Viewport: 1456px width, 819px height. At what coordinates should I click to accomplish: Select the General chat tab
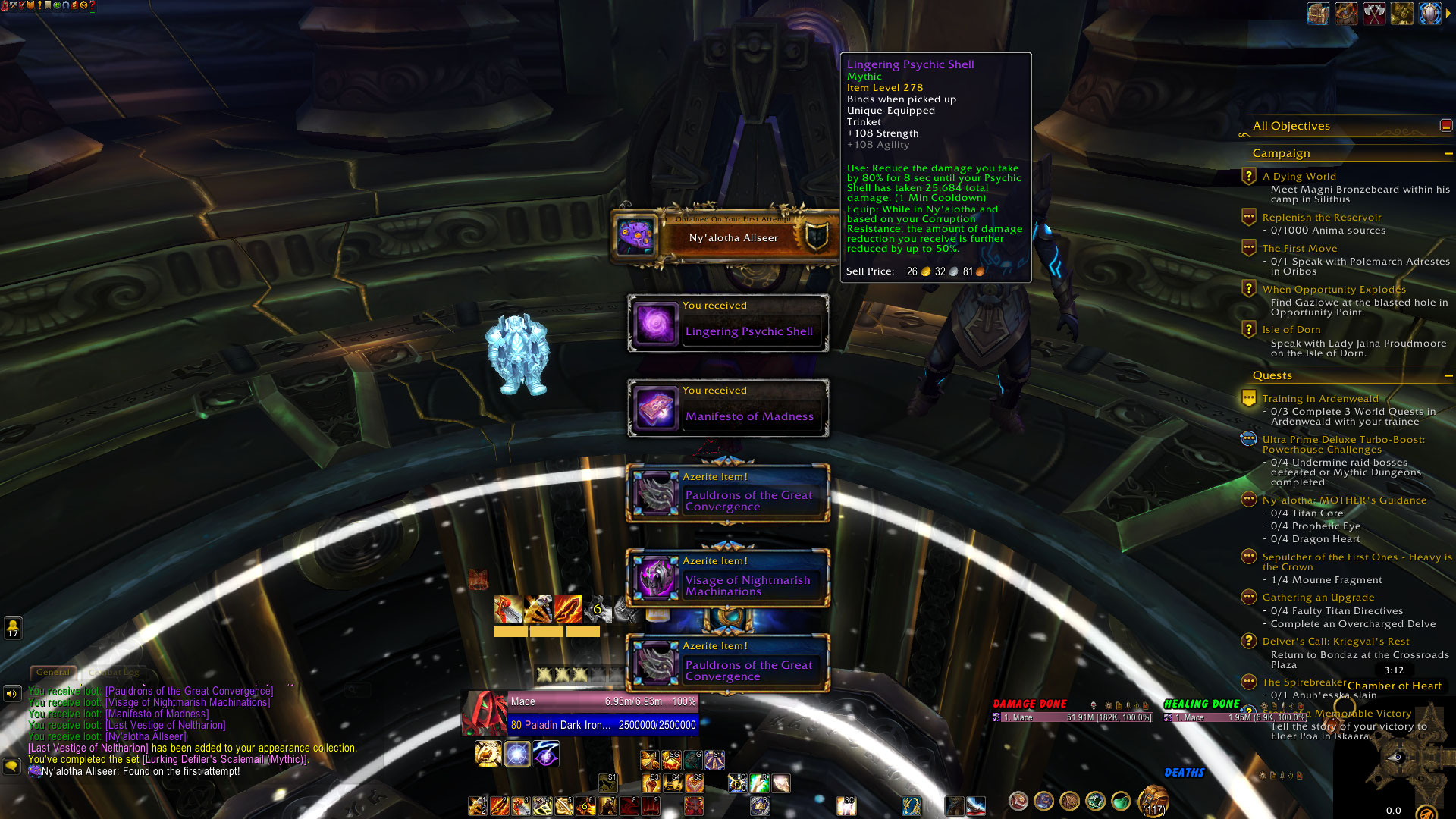click(53, 672)
